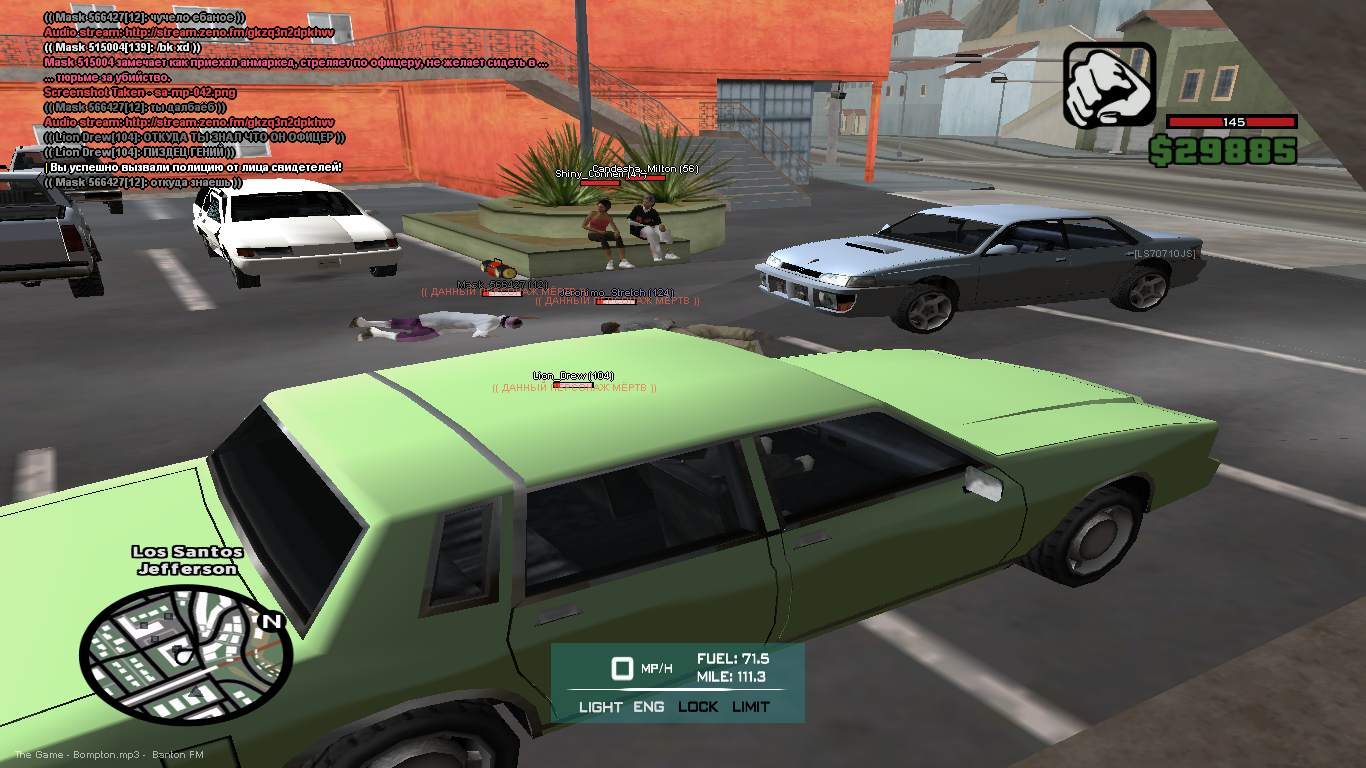Viewport: 1366px width, 768px height.
Task: Toggle the speed LIMIT indicator
Action: (751, 707)
